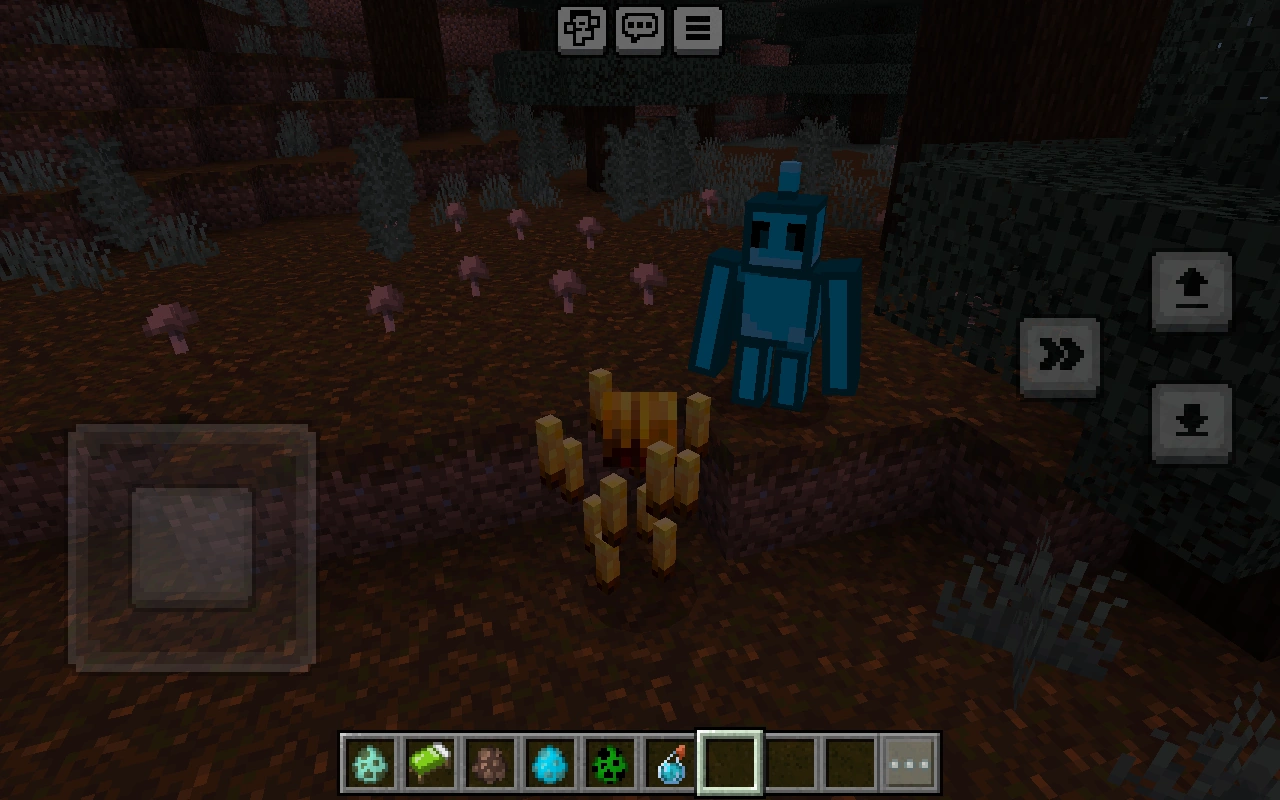Select the ninth empty hotbar slot
This screenshot has height=800, width=1280.
tap(848, 761)
